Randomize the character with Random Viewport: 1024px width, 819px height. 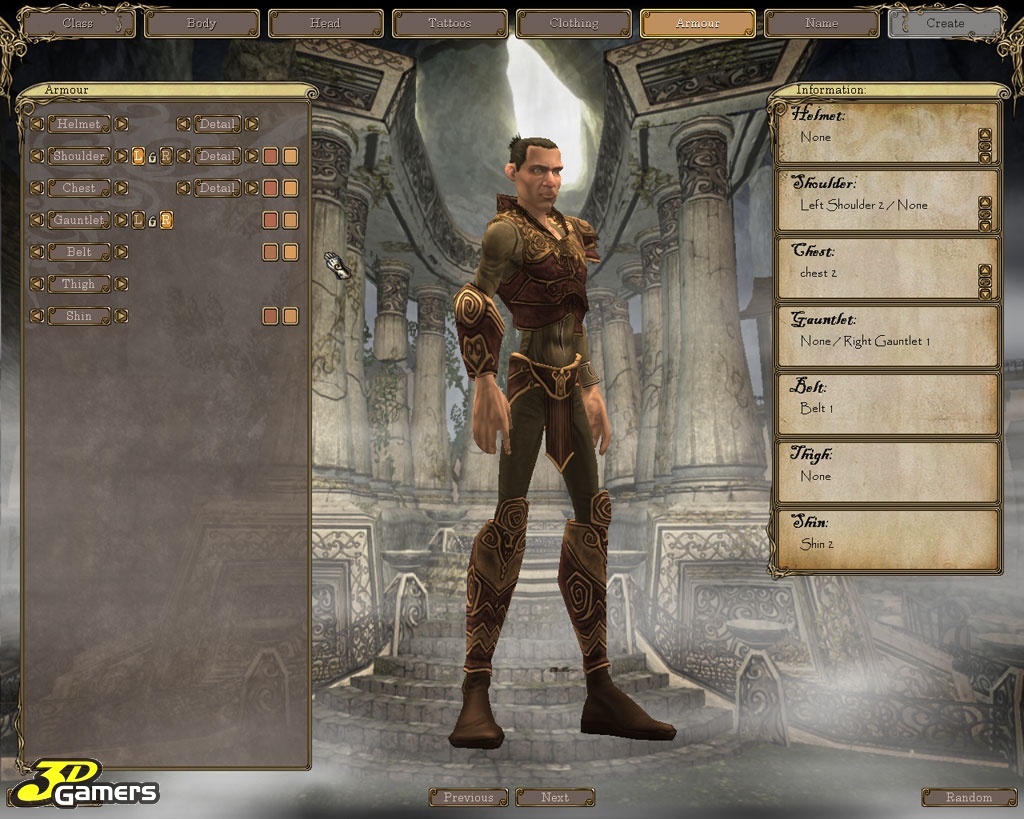pyautogui.click(x=969, y=797)
